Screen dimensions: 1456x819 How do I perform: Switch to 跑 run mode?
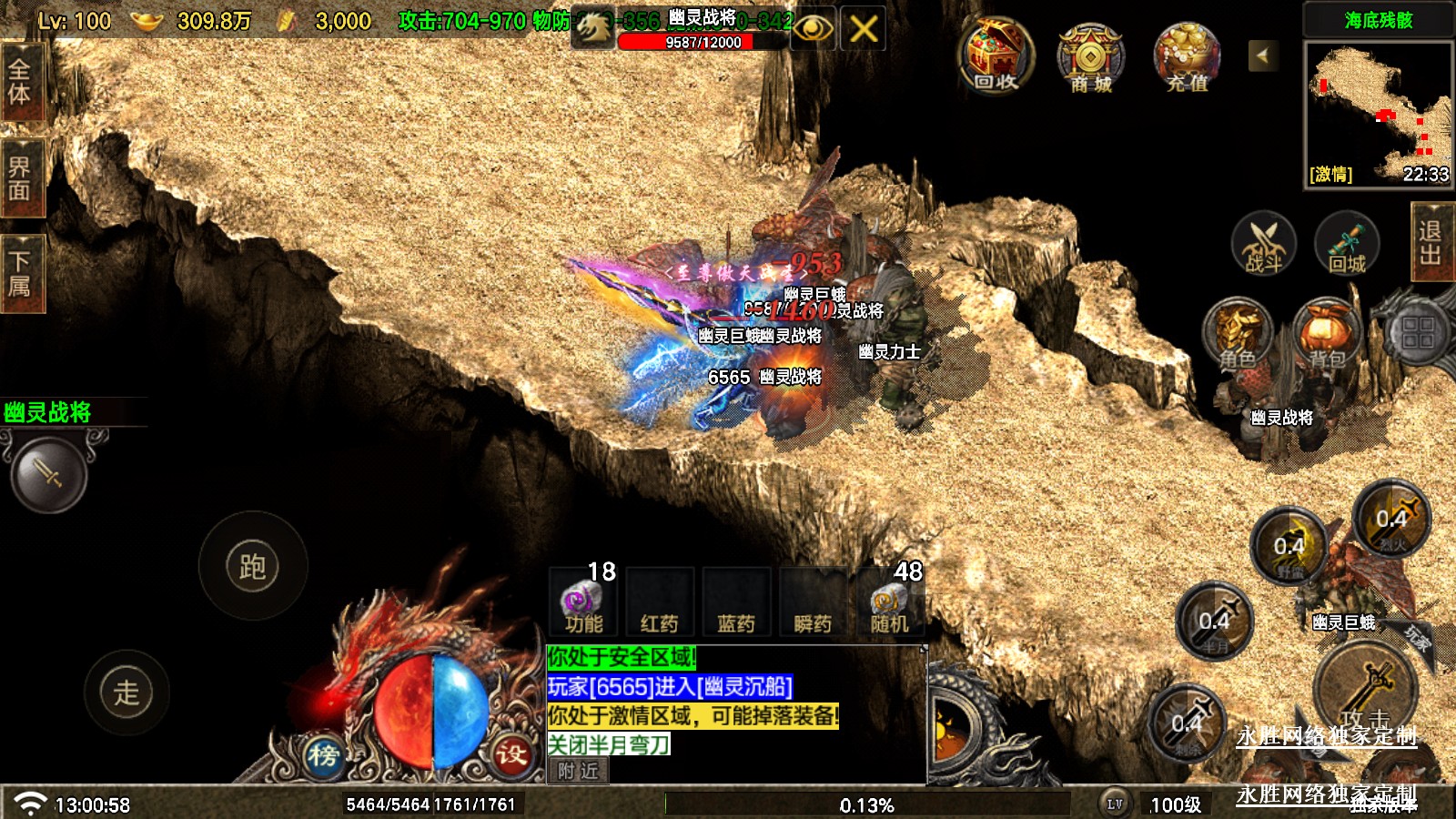click(x=252, y=566)
